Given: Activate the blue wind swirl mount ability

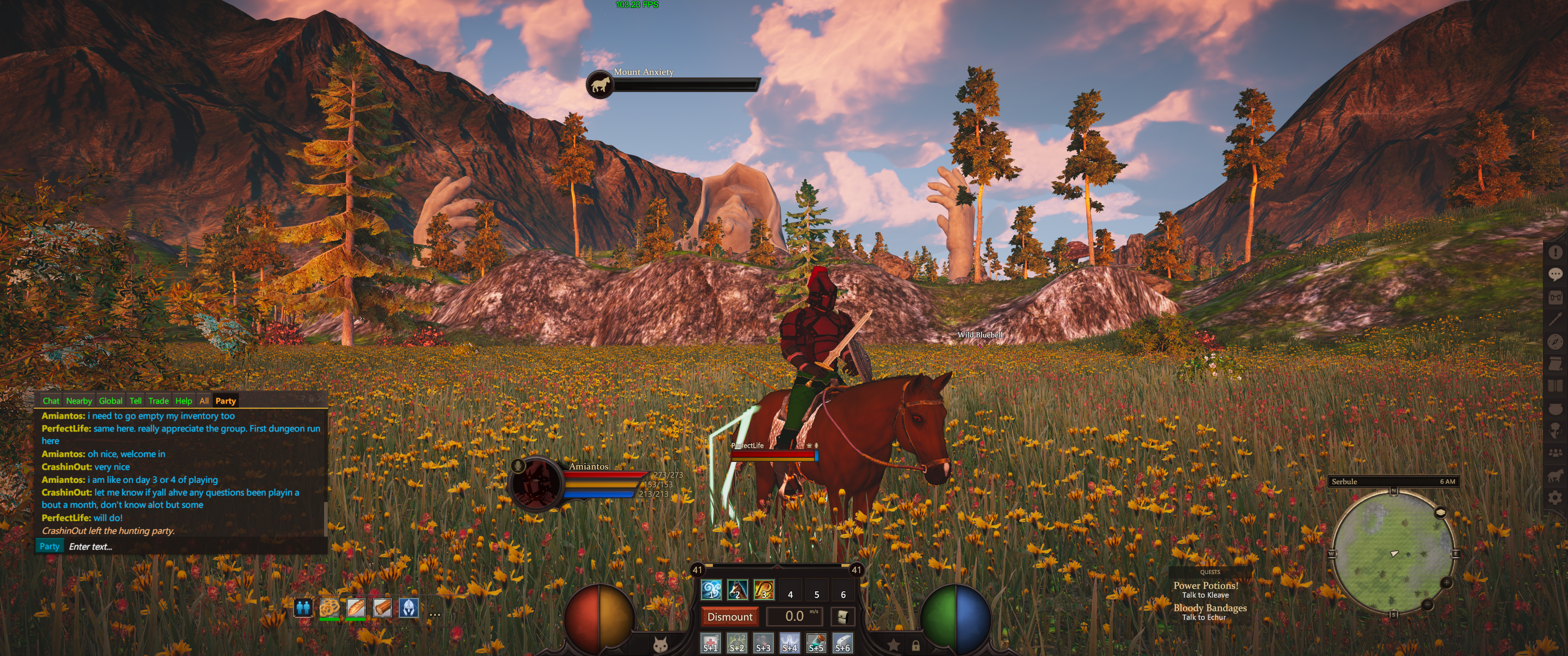Looking at the screenshot, I should [x=711, y=589].
